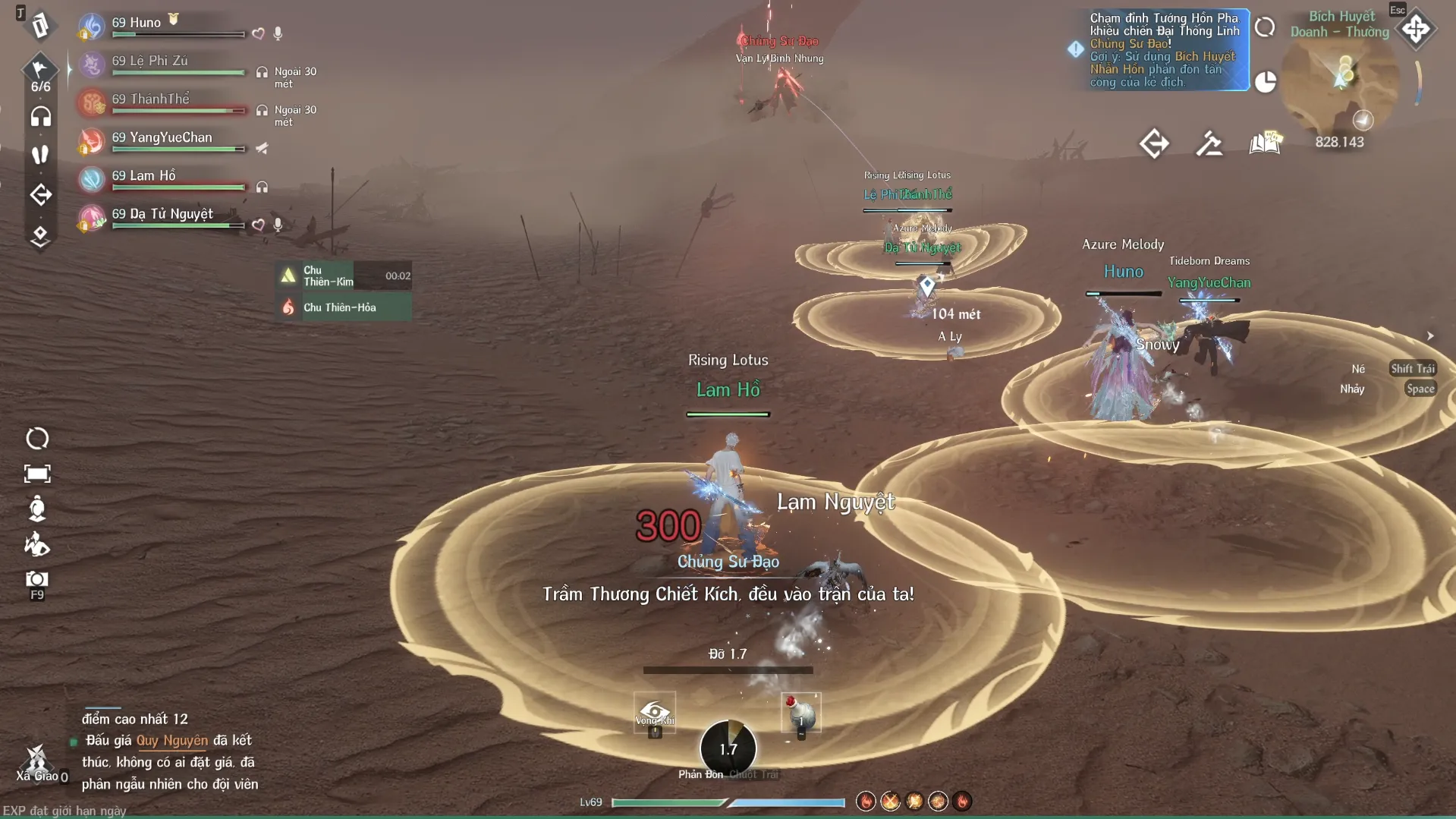Viewport: 1456px width, 819px height.
Task: Open the circular minimap
Action: 1340,83
